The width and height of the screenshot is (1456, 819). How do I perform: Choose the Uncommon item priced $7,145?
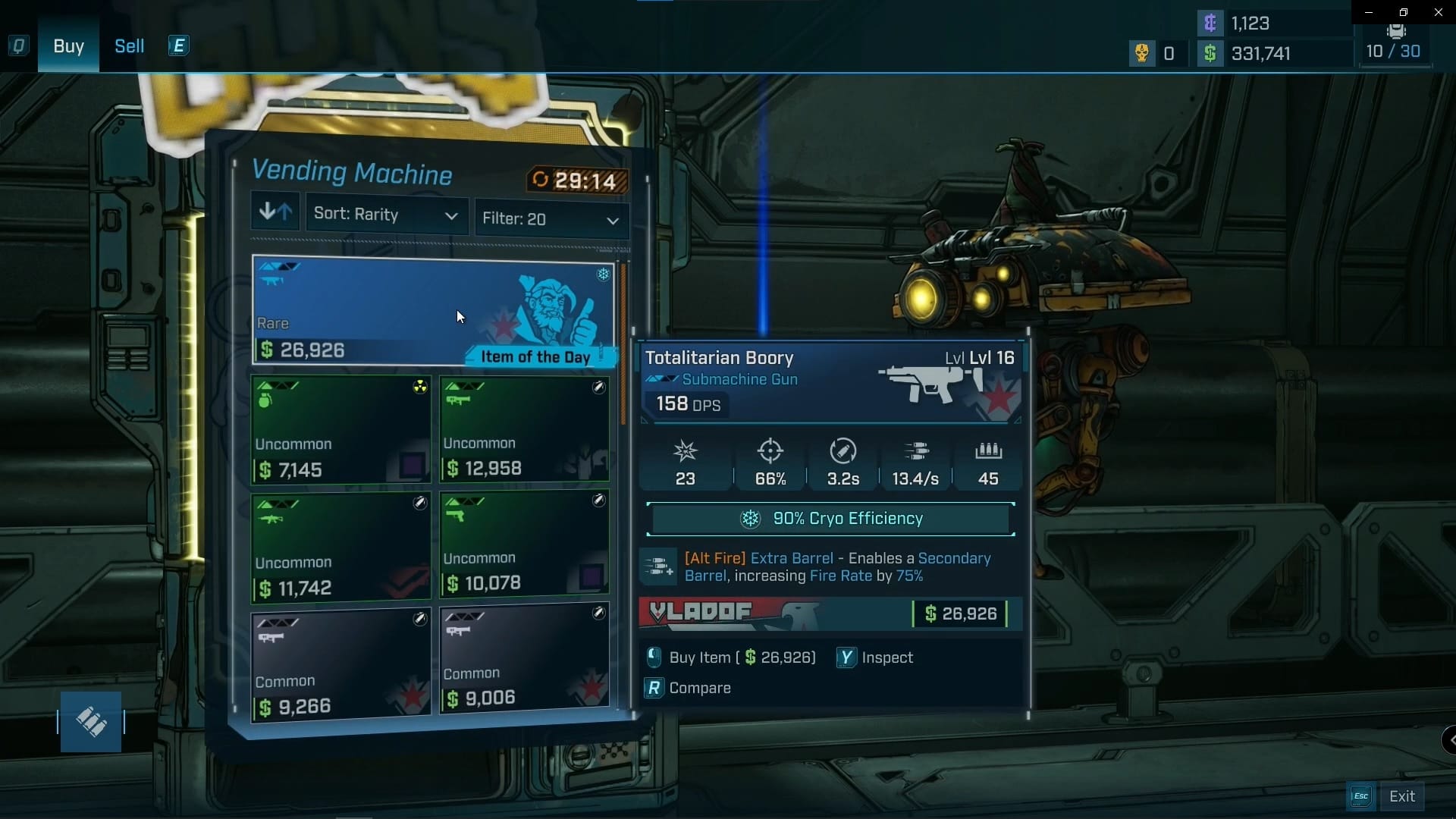(x=340, y=430)
